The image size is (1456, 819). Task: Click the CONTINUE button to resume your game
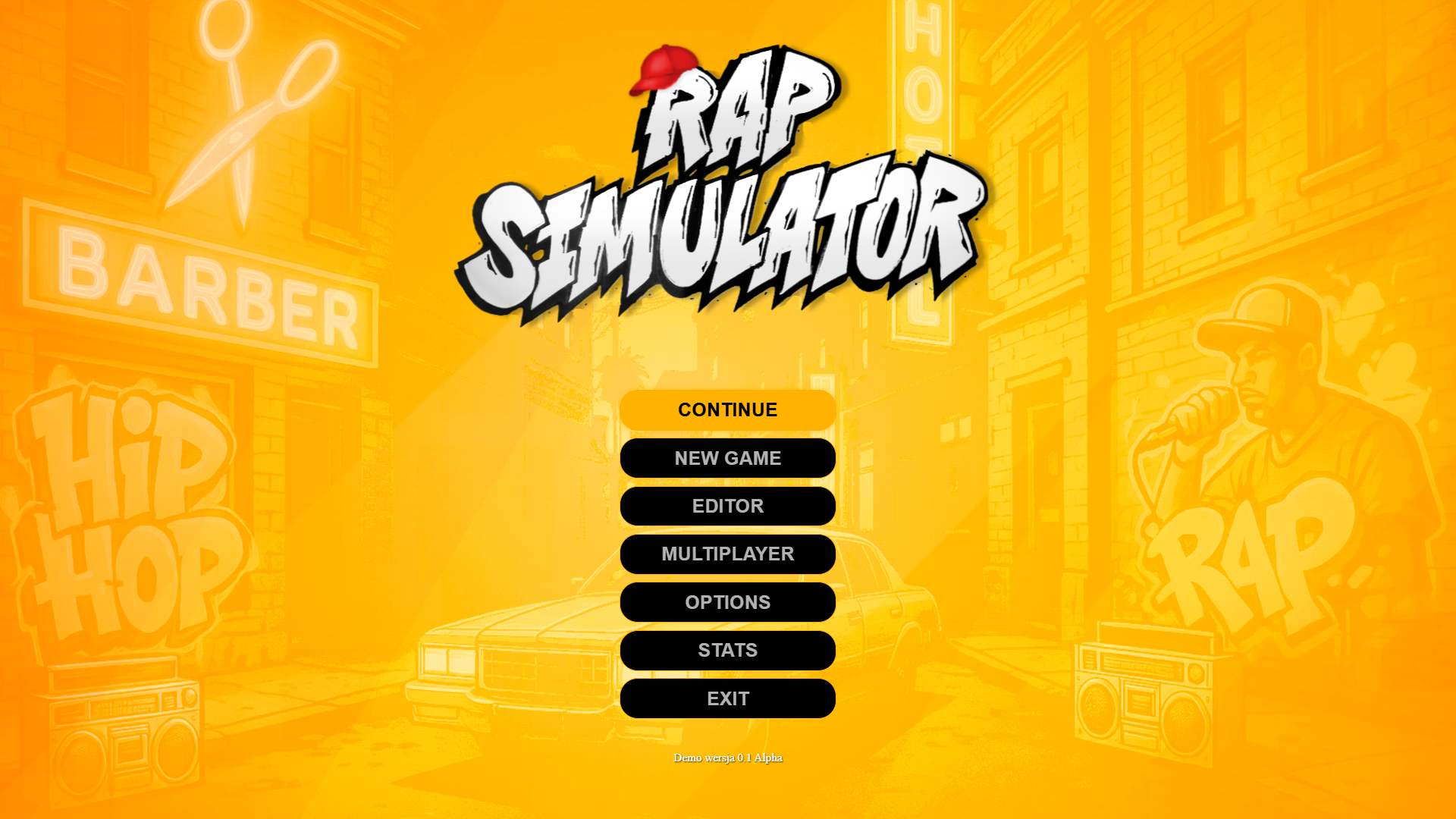point(726,409)
